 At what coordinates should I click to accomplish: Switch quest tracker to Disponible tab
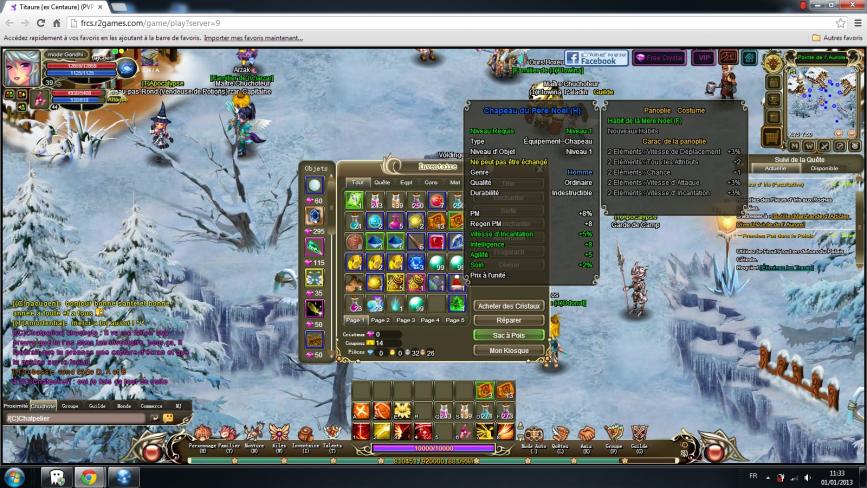pos(824,168)
